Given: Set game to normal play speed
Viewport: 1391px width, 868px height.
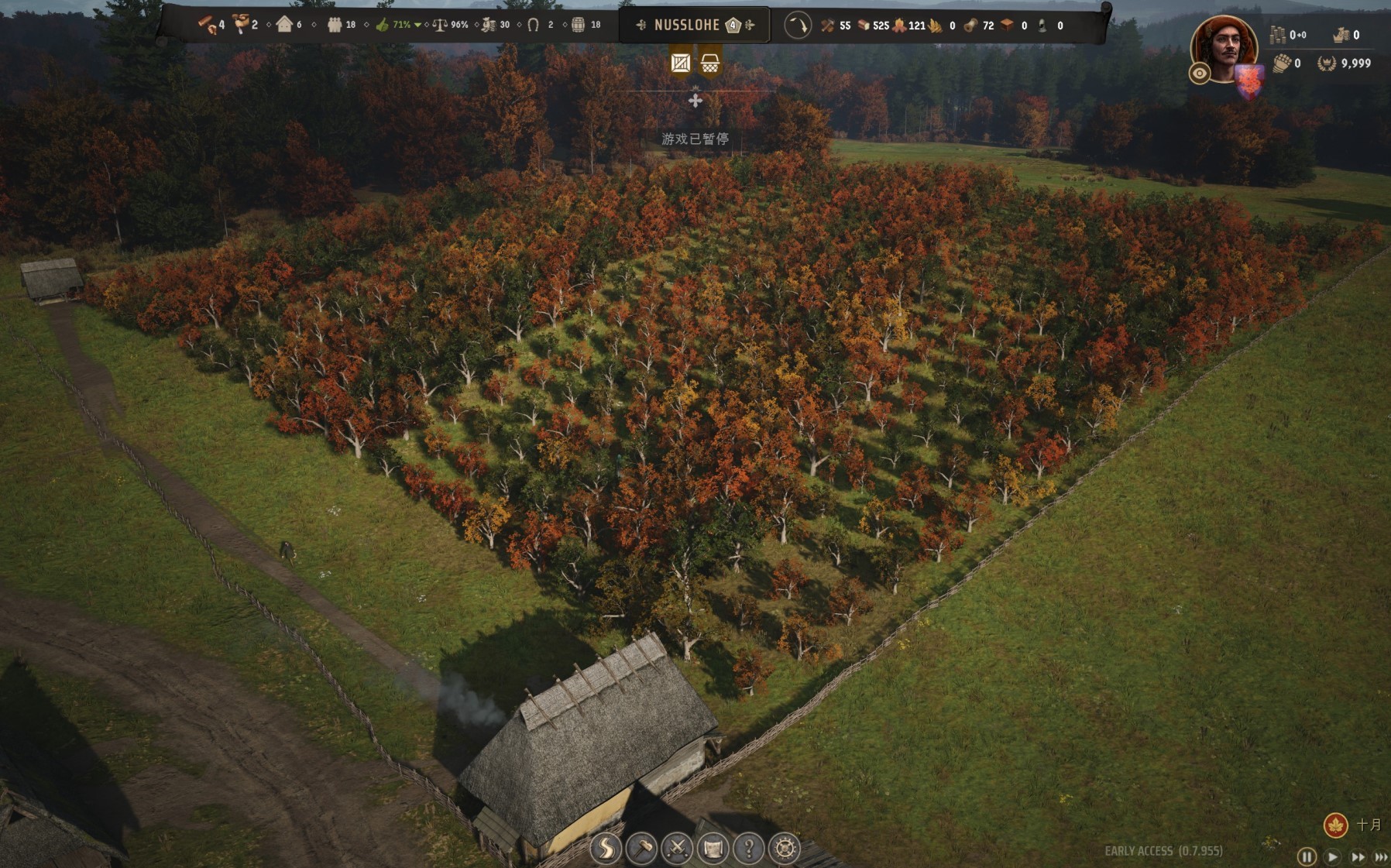Looking at the screenshot, I should tap(1332, 856).
